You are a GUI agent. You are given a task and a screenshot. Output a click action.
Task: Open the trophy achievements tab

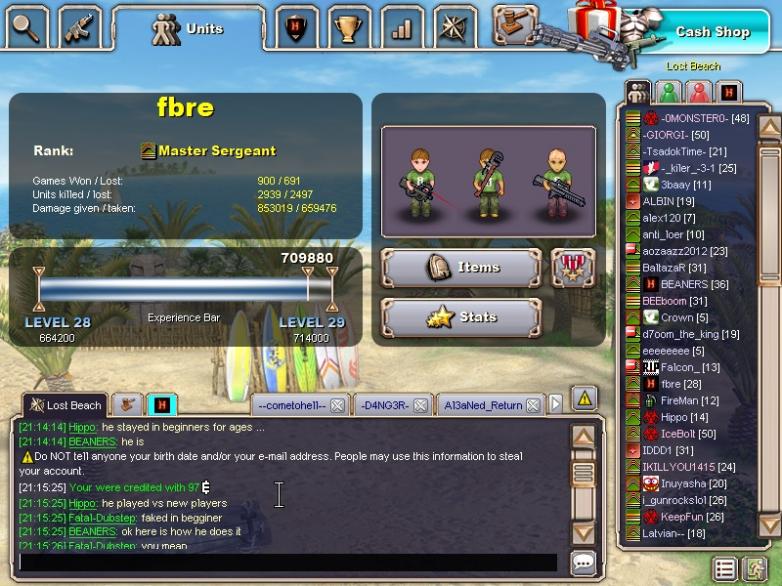point(349,28)
